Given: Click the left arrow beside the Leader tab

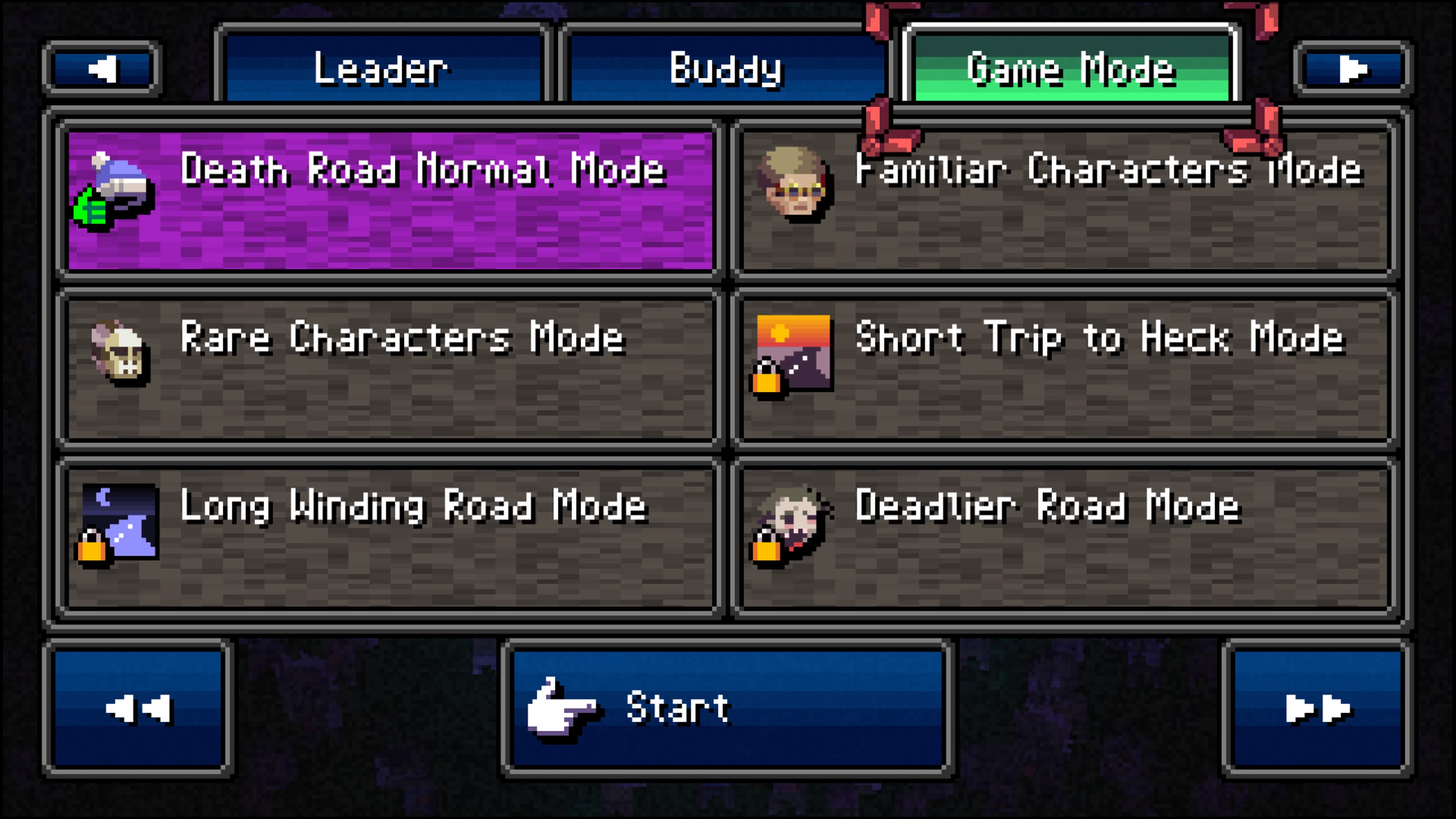Looking at the screenshot, I should pyautogui.click(x=102, y=68).
